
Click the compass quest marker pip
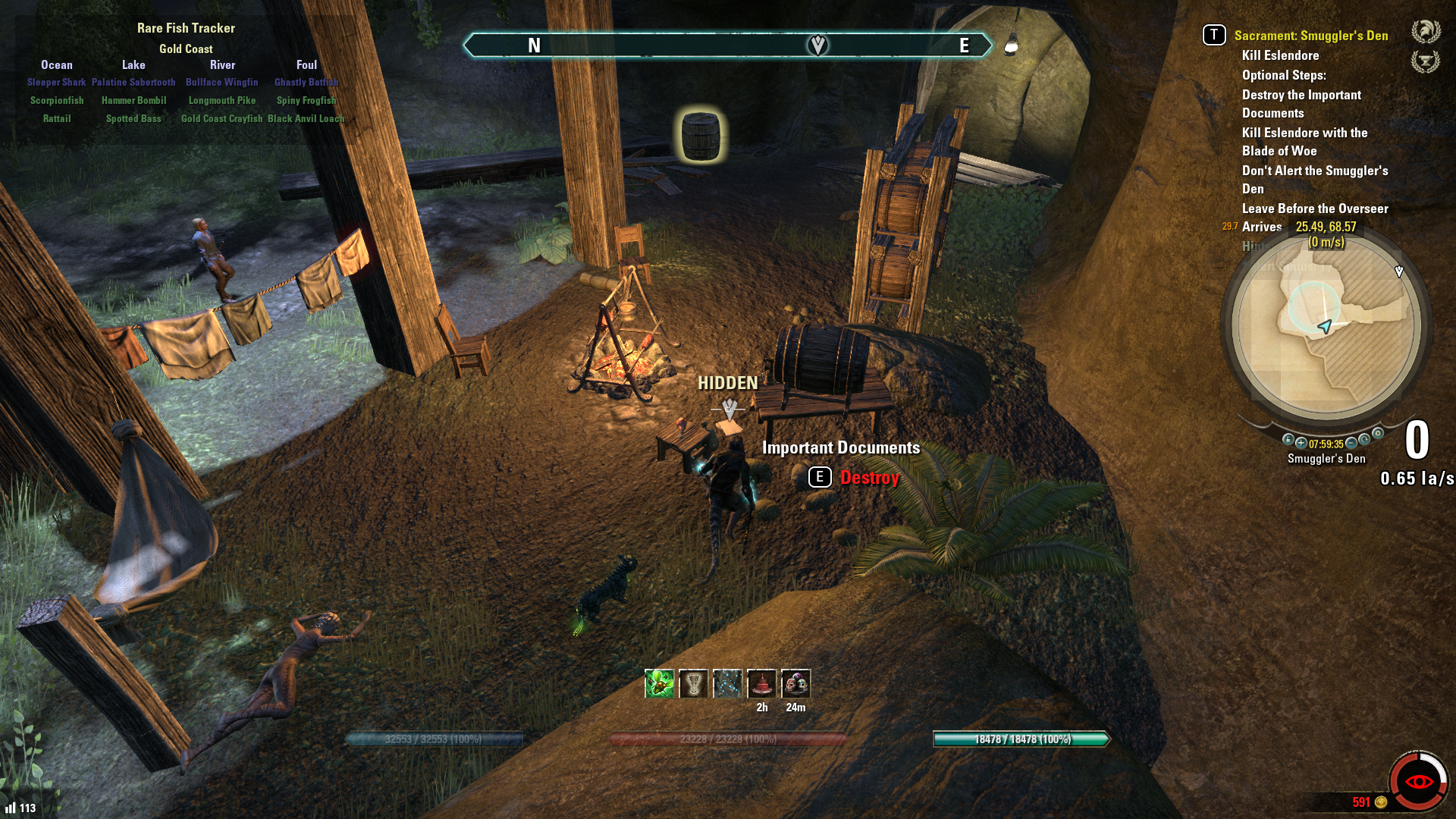(817, 45)
